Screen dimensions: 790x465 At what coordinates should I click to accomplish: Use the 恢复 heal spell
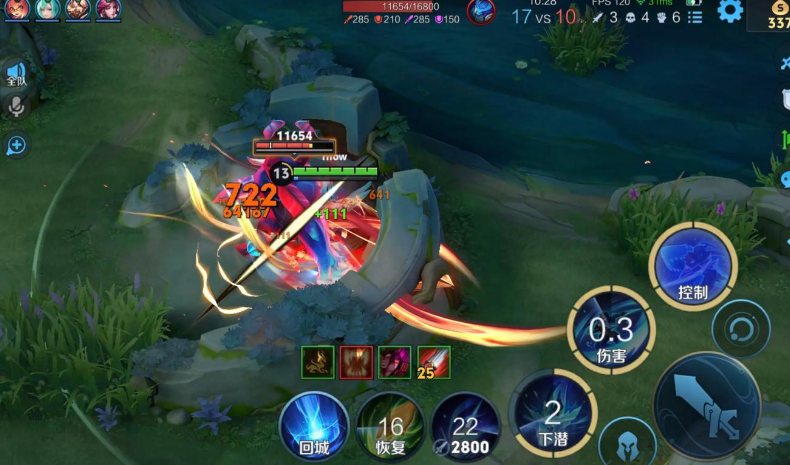pos(389,427)
